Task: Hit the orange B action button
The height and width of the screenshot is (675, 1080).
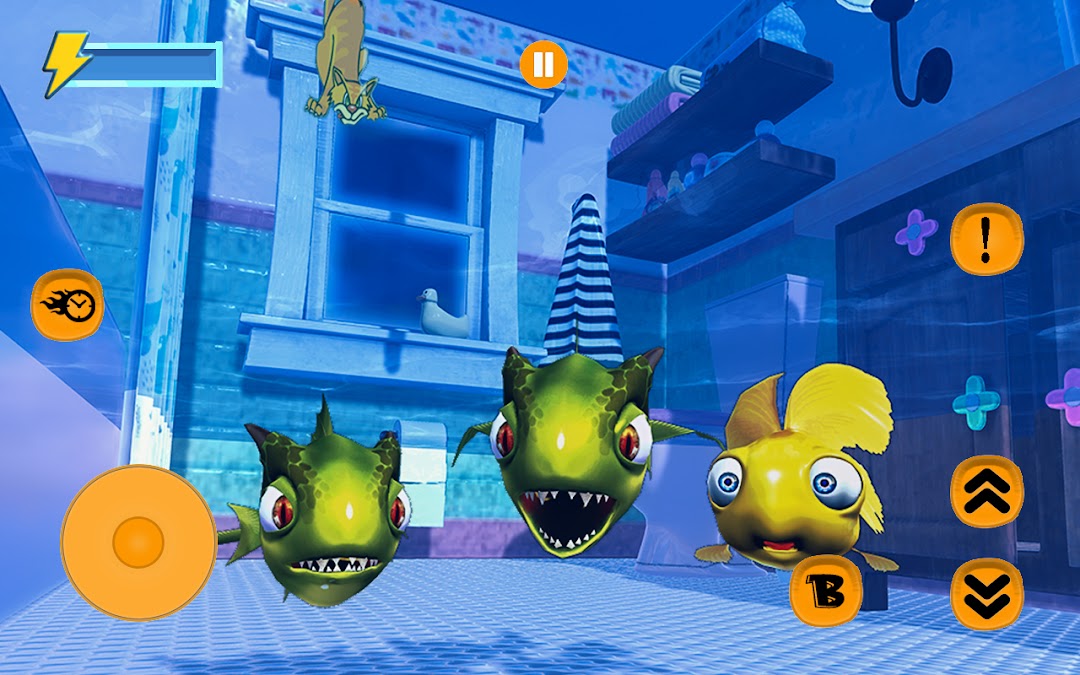Action: coord(826,592)
